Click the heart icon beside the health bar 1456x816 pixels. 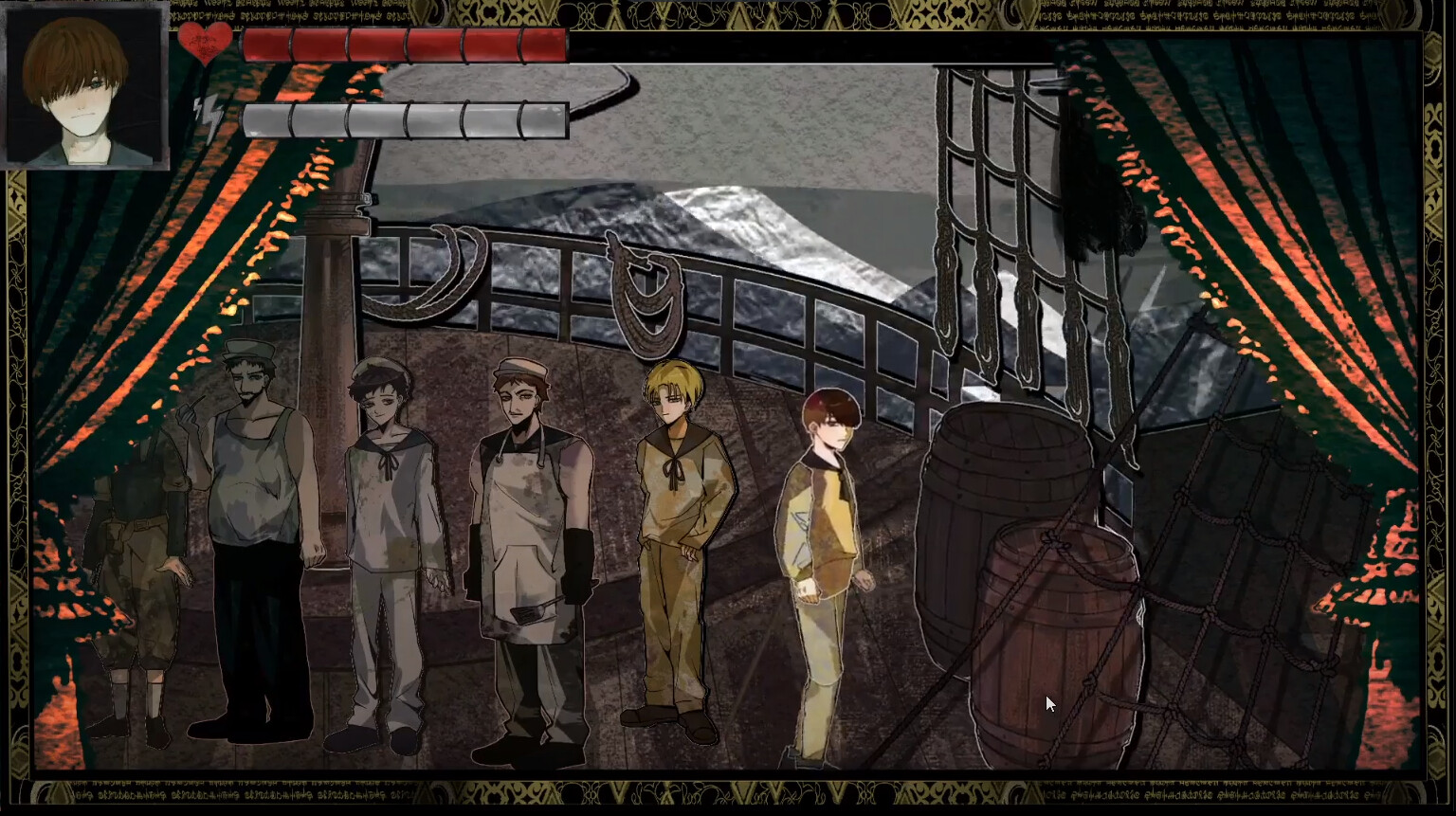coord(207,40)
